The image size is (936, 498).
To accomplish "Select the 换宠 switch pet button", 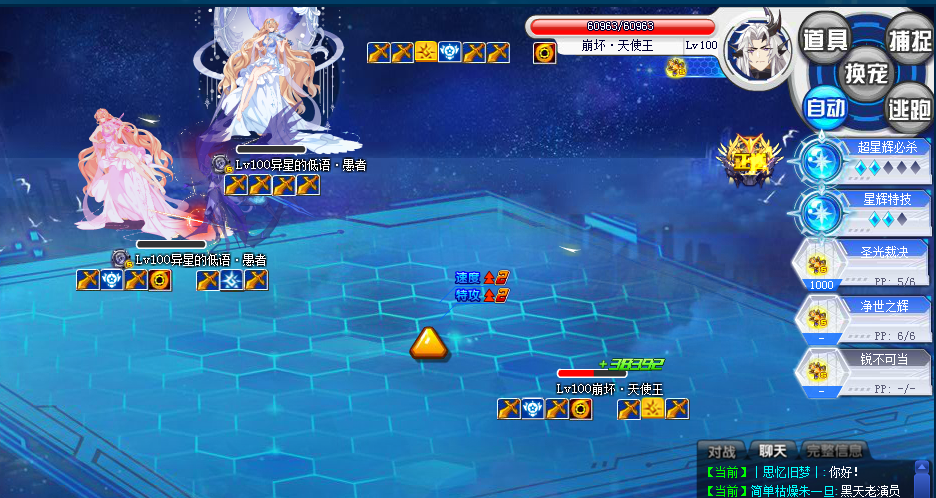I will (865, 73).
